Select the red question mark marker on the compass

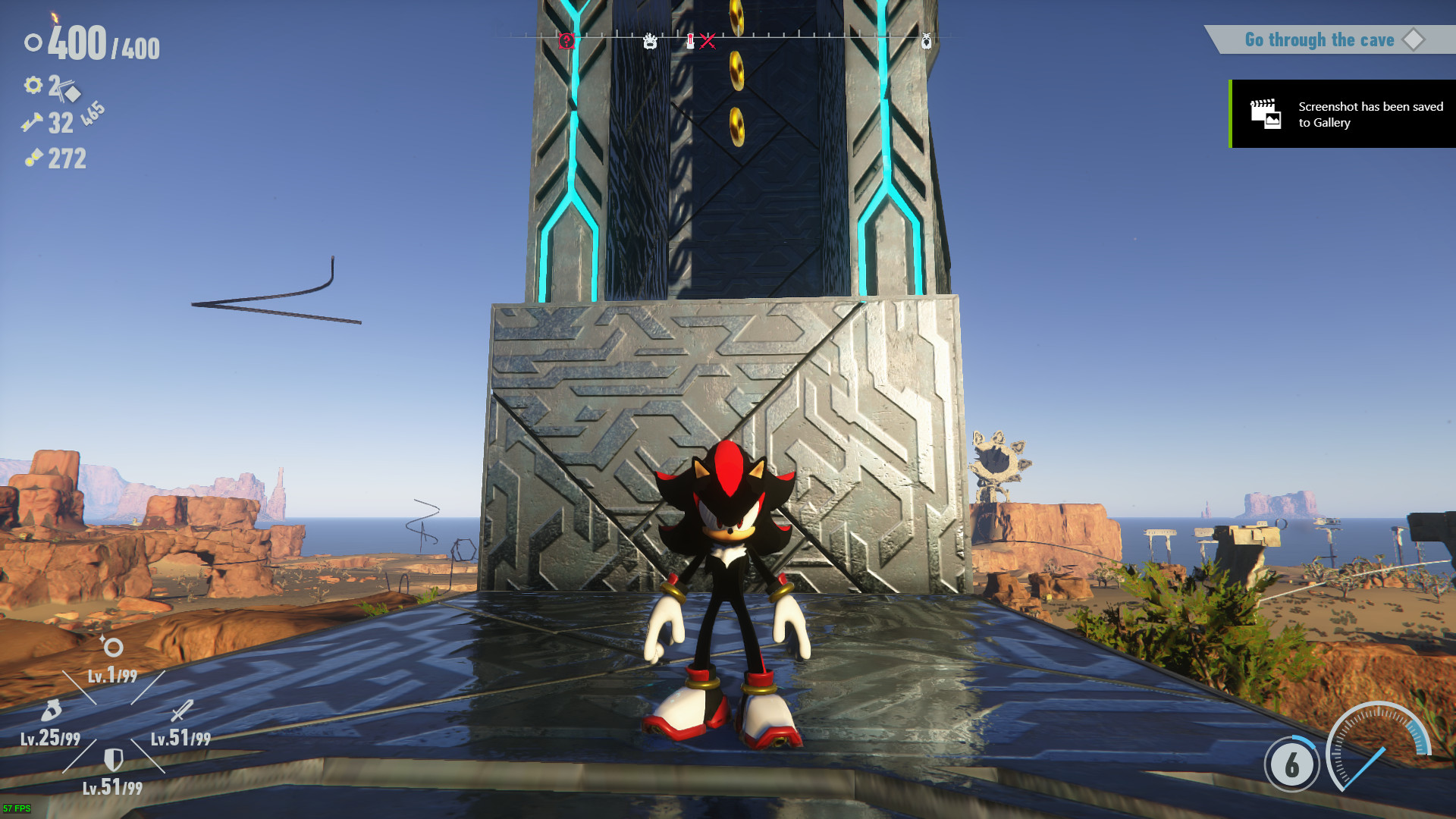click(567, 40)
